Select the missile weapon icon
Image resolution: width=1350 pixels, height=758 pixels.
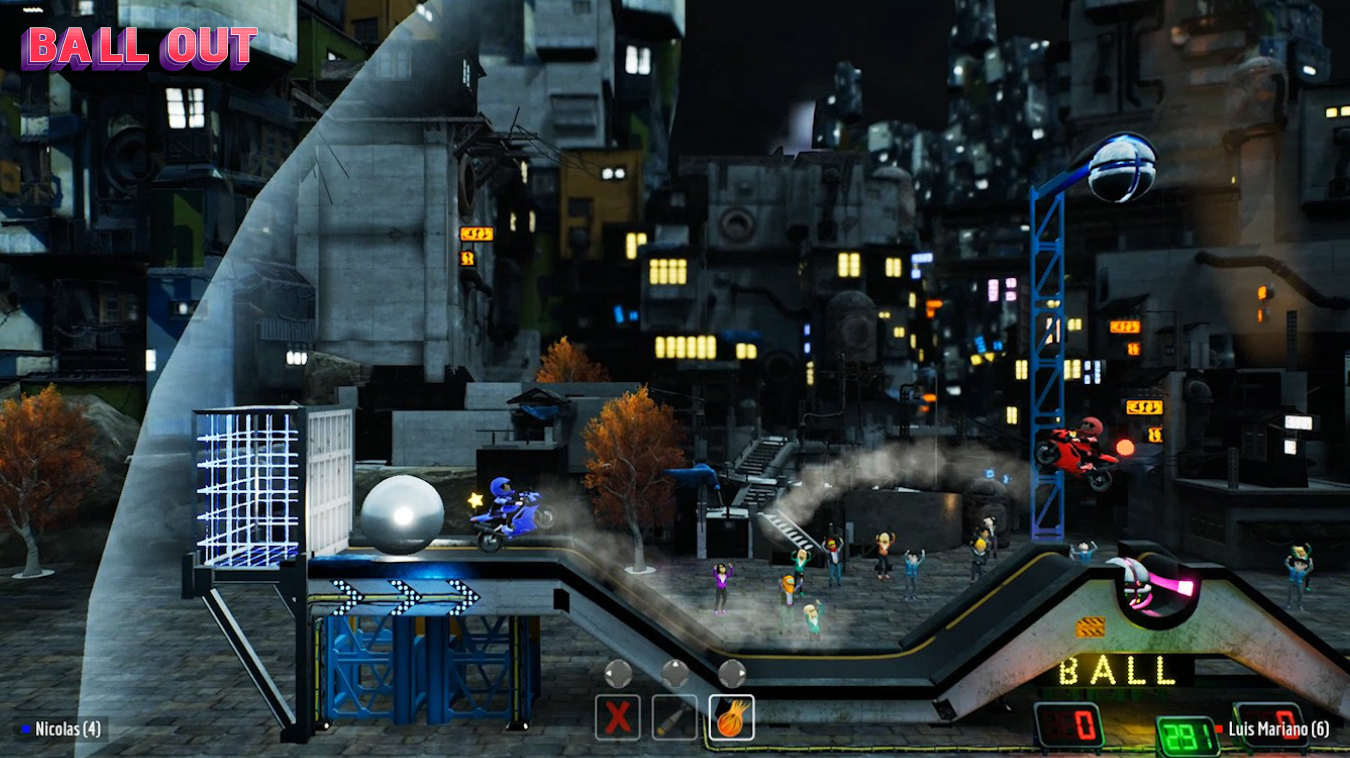click(x=676, y=717)
